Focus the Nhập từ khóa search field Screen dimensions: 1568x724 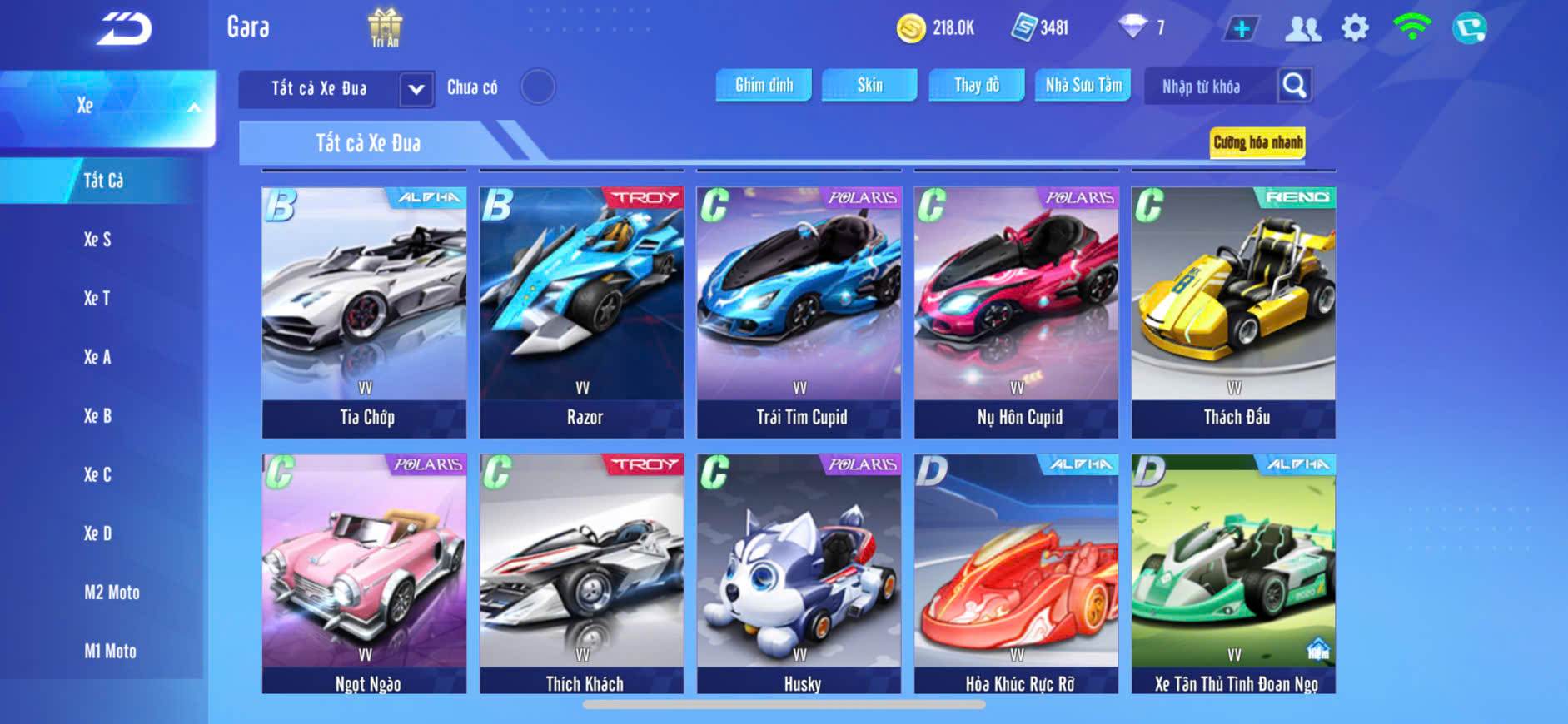click(x=1208, y=87)
